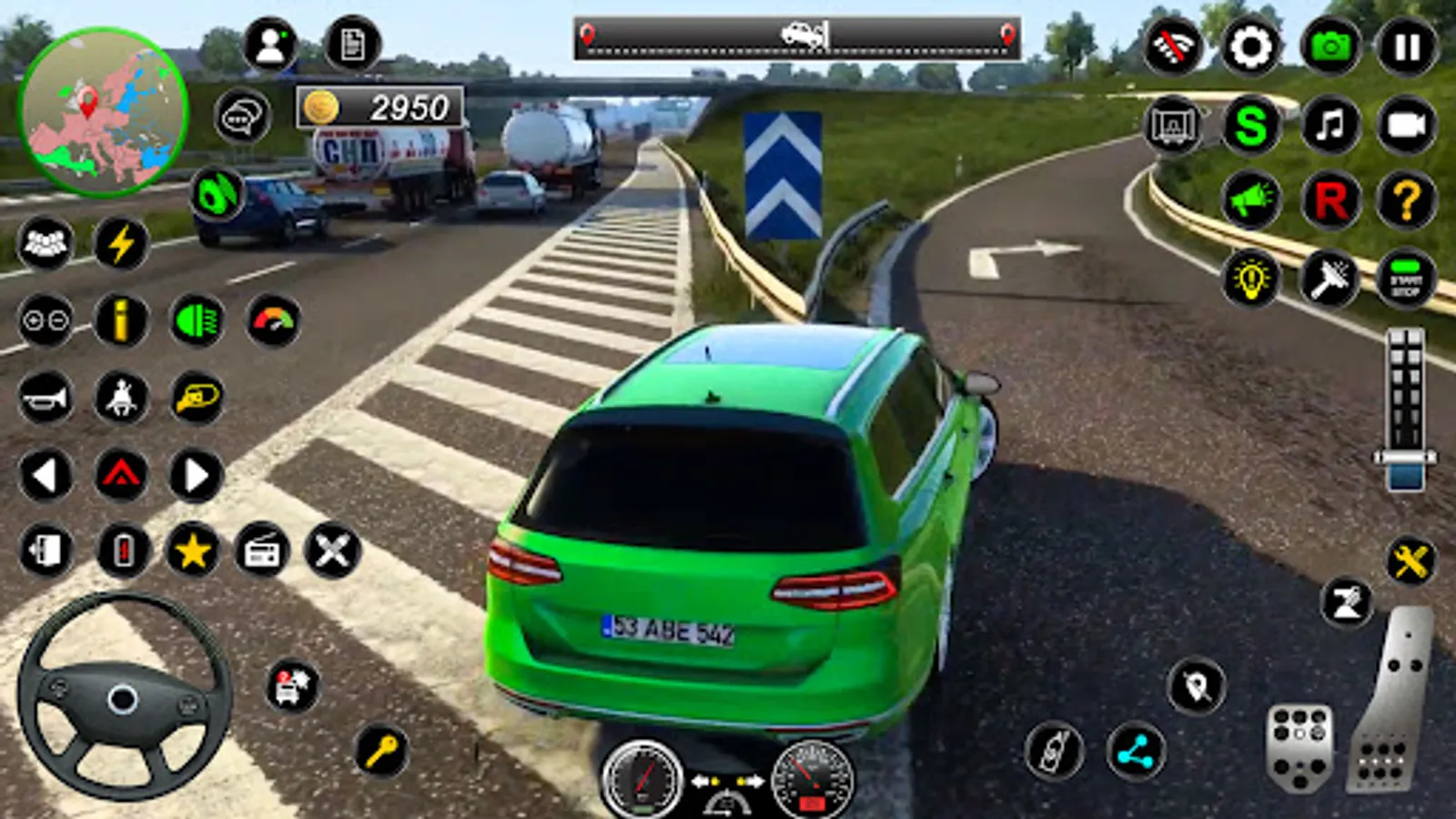The image size is (1456, 819).
Task: Take a screenshot with the green camera
Action: tap(1330, 46)
